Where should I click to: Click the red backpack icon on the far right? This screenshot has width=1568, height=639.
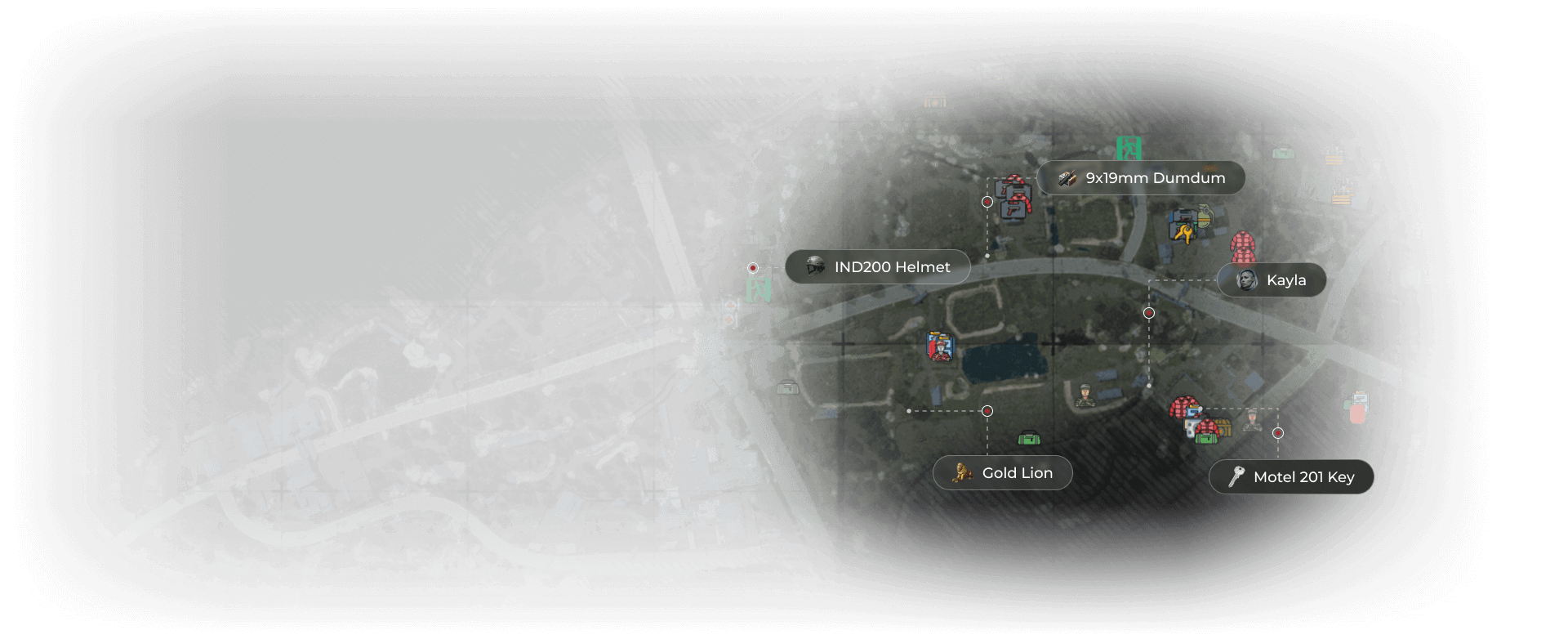[1356, 413]
